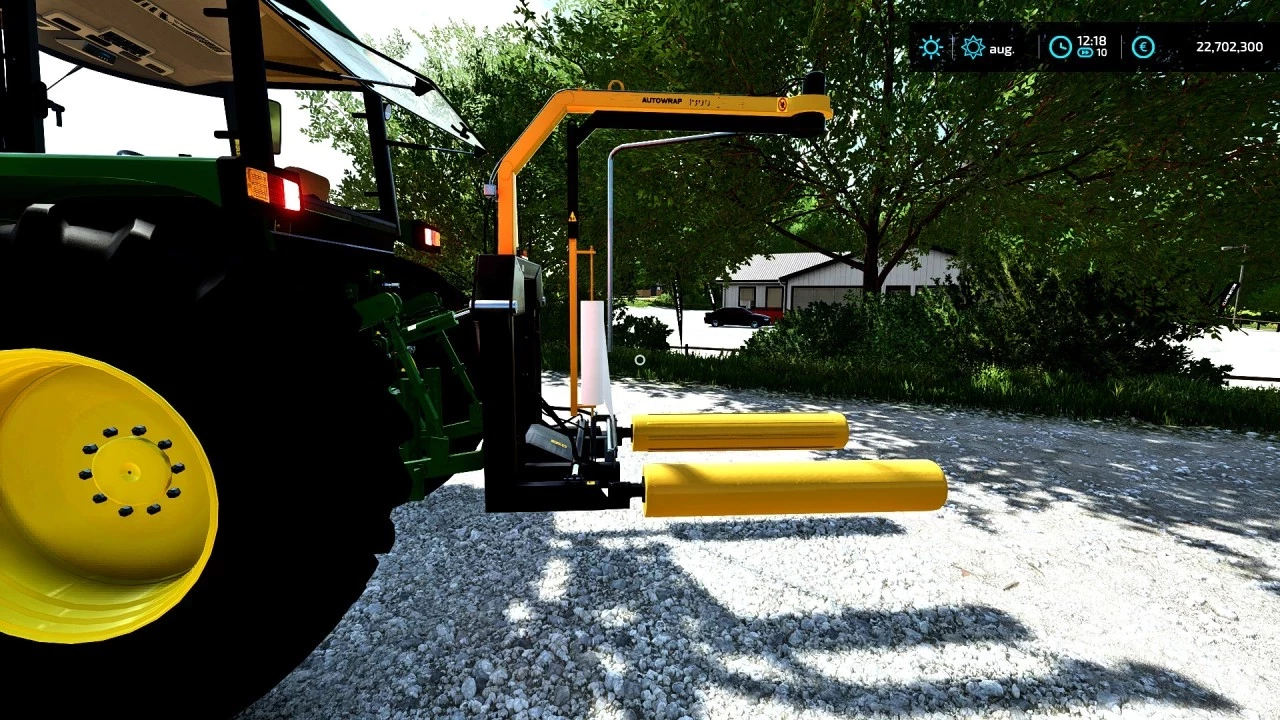Image resolution: width=1280 pixels, height=720 pixels.
Task: Click the black car parked near the house
Action: (735, 316)
